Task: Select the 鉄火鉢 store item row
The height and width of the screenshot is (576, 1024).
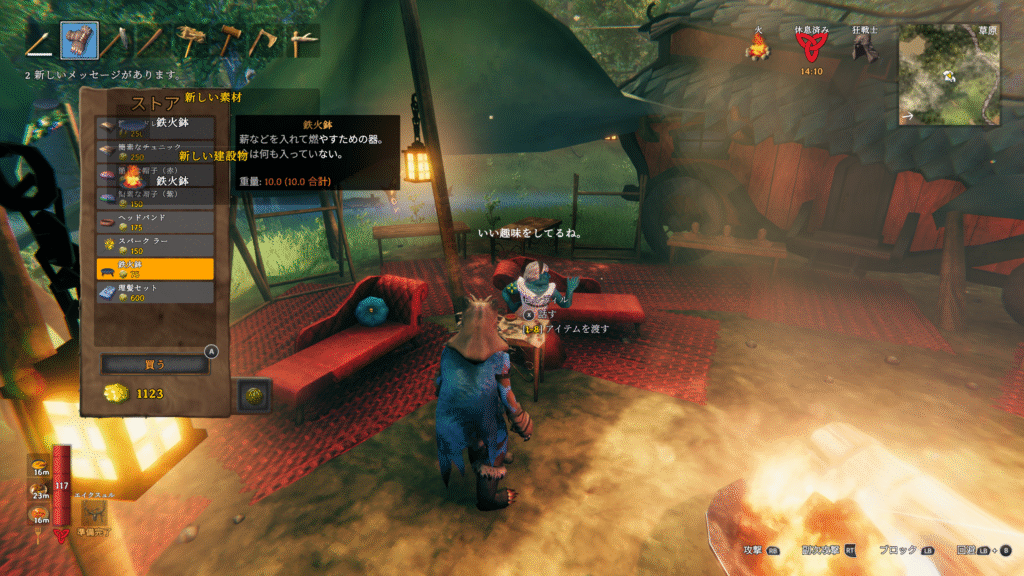Action: point(155,269)
